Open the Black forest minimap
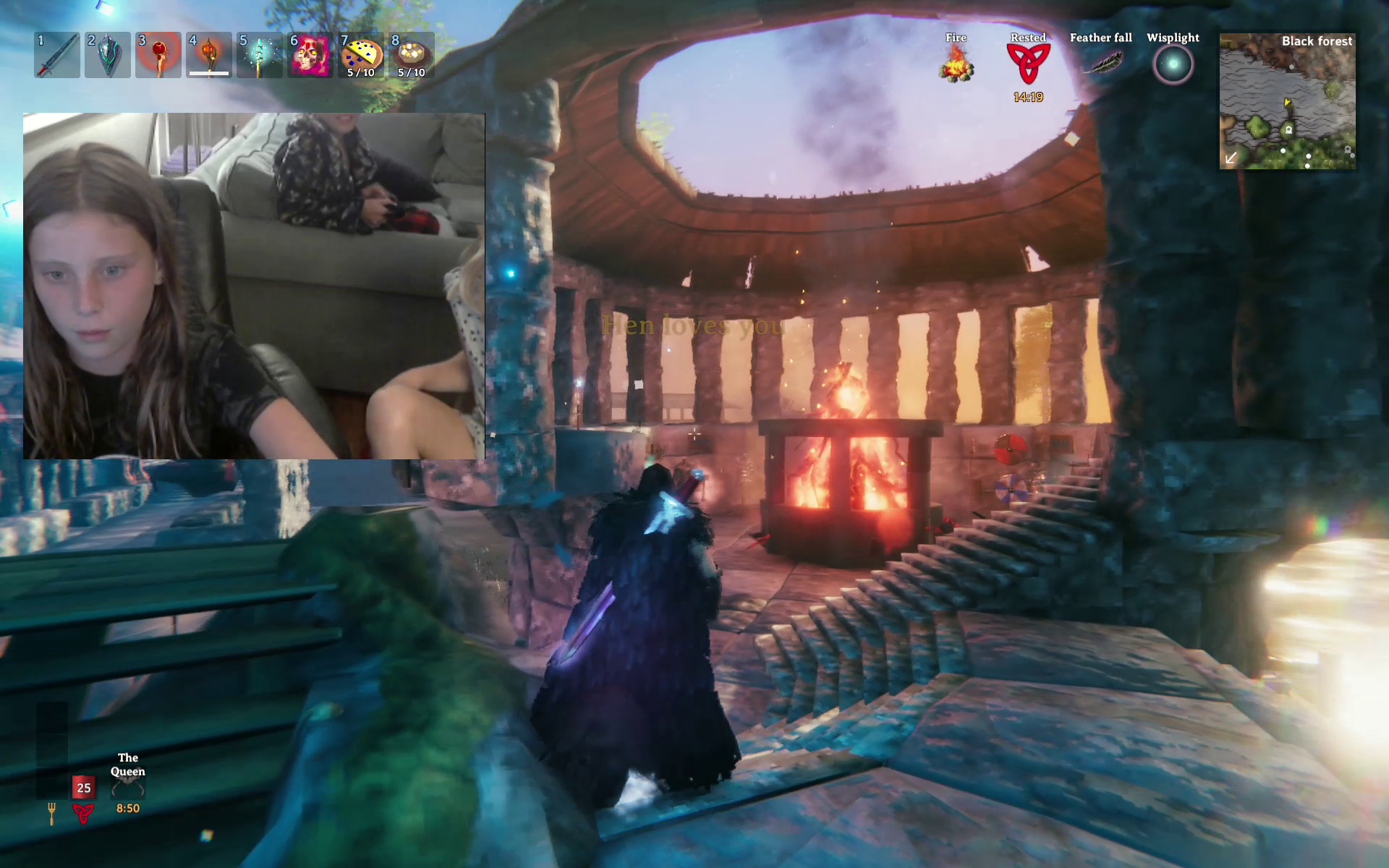Viewport: 1389px width, 868px height. coord(1287,101)
